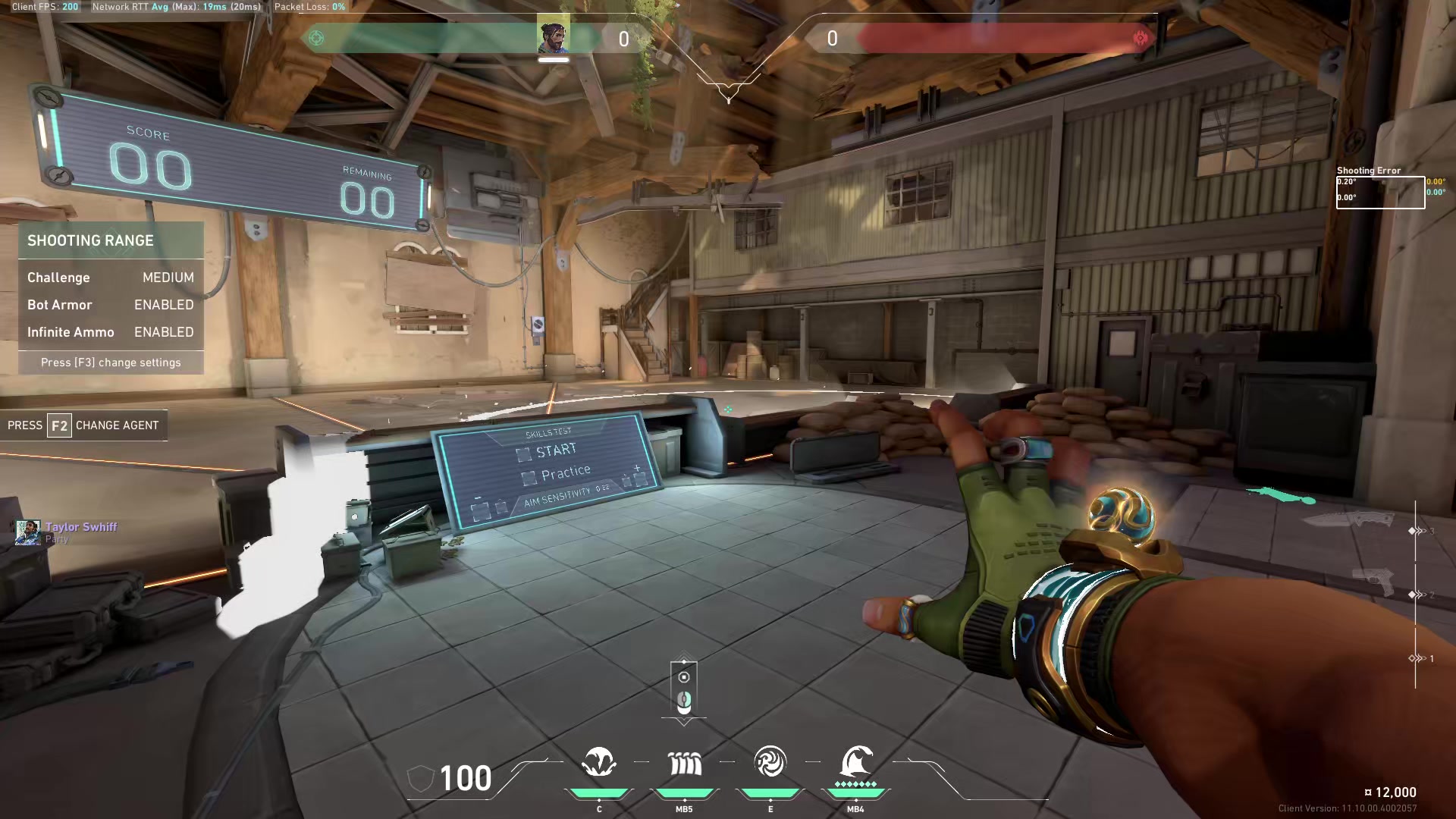Screen dimensions: 1456x819
Task: Open the Shooting Error graph box
Action: (1380, 192)
